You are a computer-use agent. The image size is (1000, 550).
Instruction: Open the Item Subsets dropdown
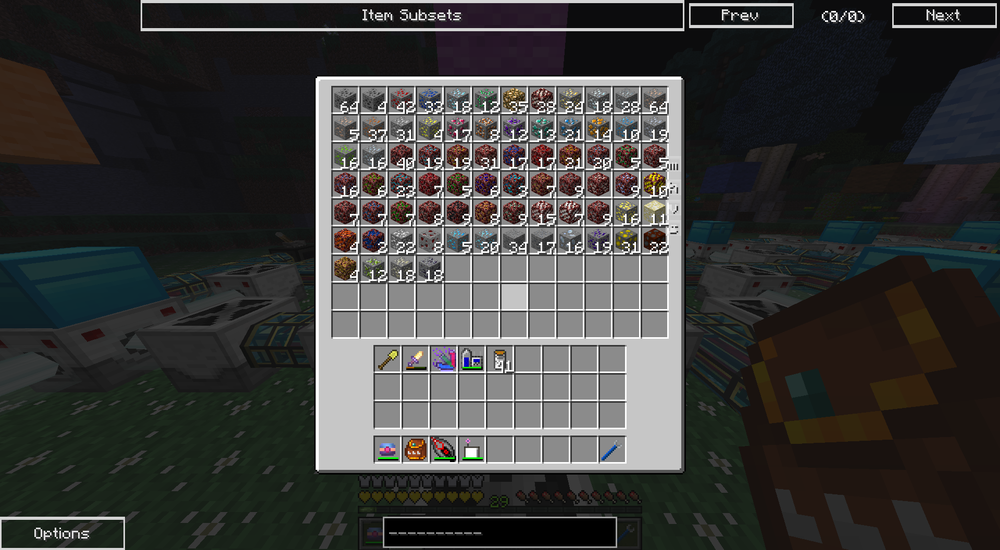click(412, 16)
